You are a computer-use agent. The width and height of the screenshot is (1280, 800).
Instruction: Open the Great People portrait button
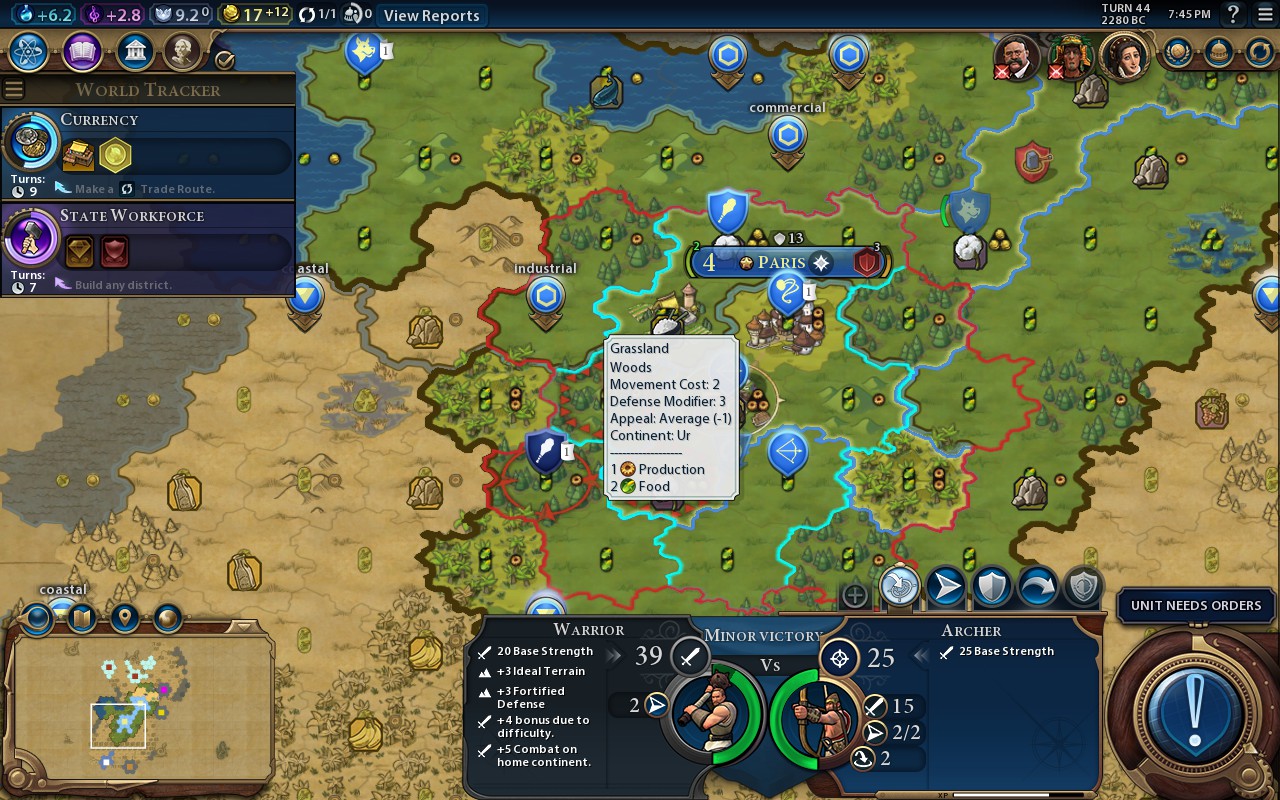[x=183, y=51]
